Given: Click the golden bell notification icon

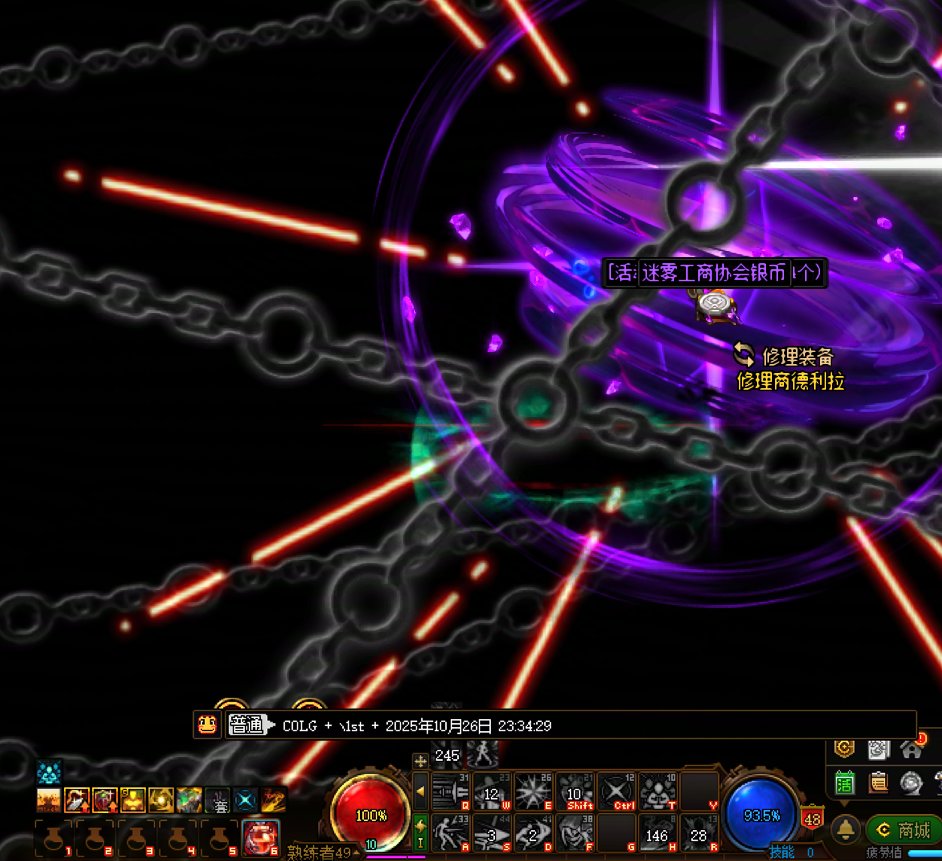Looking at the screenshot, I should [845, 829].
